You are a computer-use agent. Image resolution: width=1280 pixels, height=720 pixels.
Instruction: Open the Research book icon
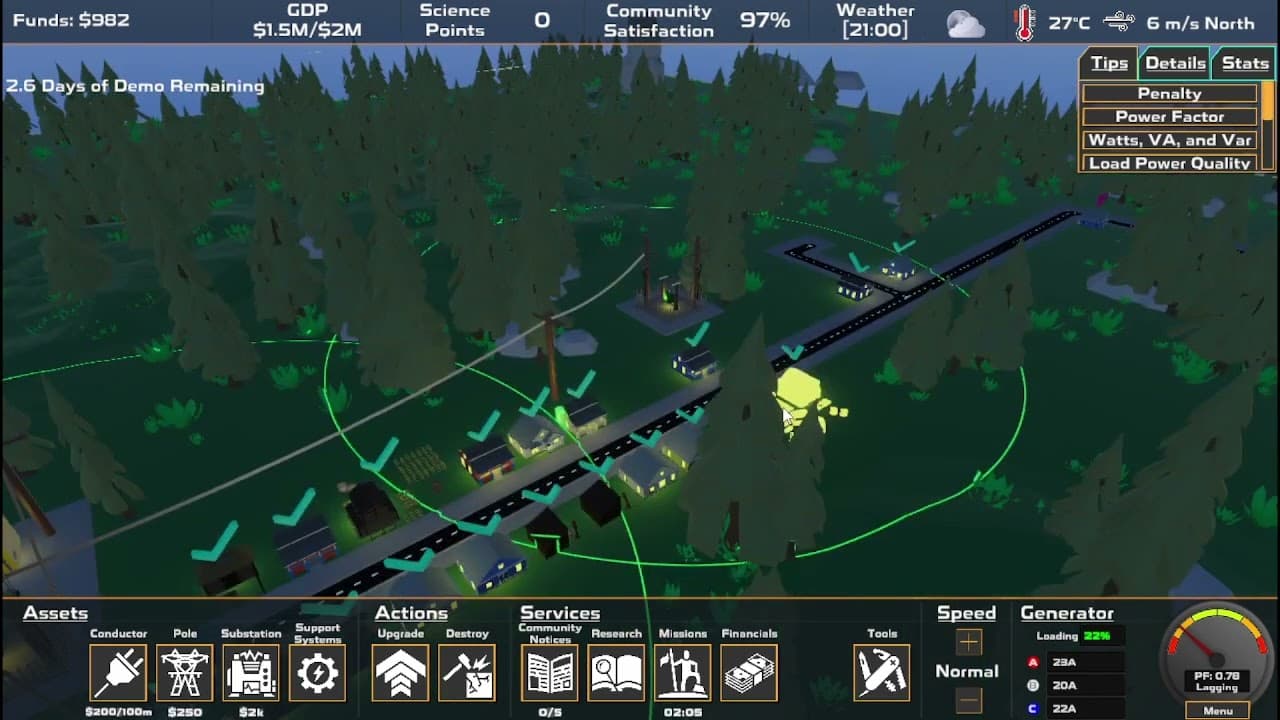[616, 672]
